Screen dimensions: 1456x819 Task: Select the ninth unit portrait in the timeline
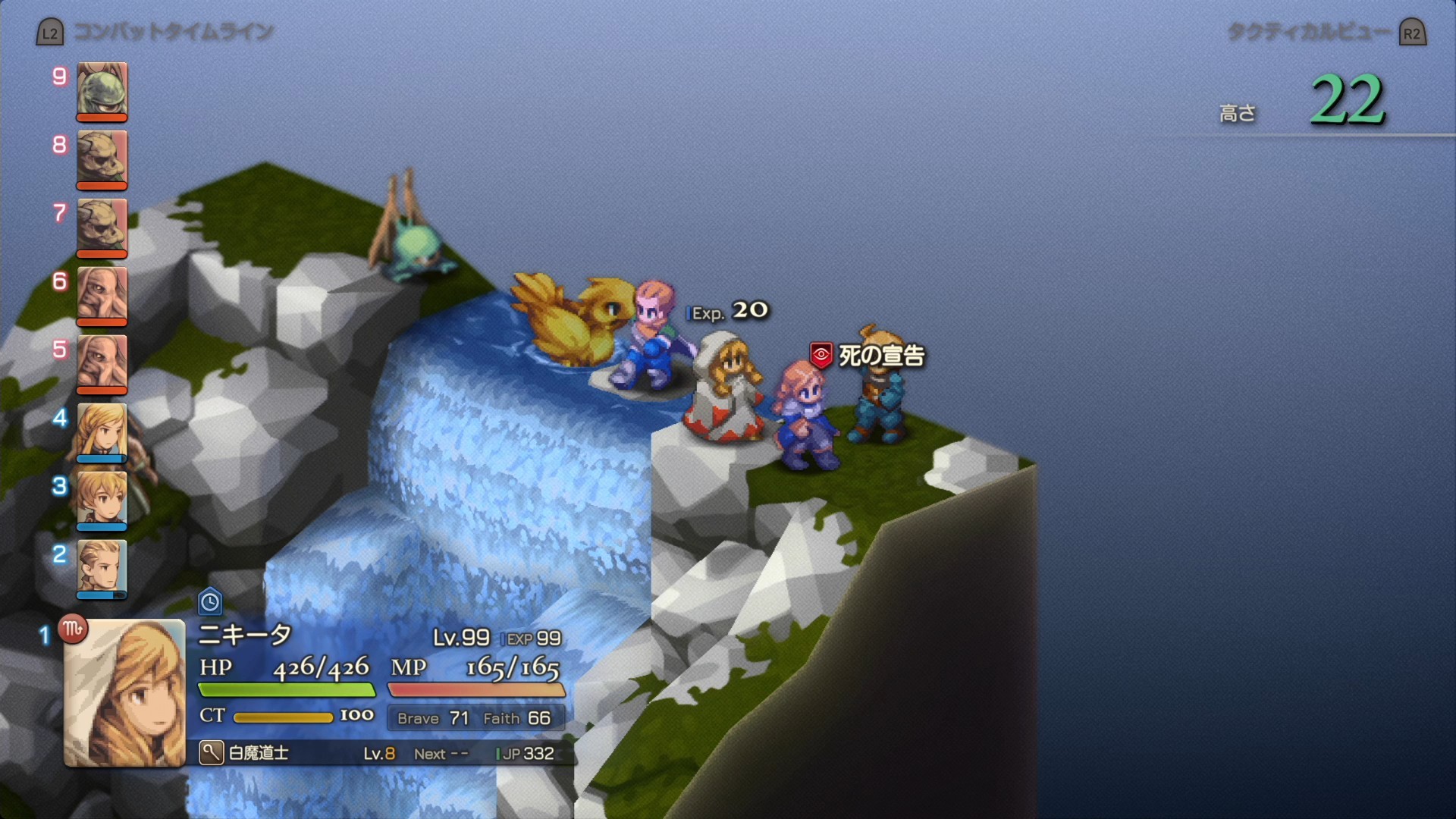(x=102, y=89)
